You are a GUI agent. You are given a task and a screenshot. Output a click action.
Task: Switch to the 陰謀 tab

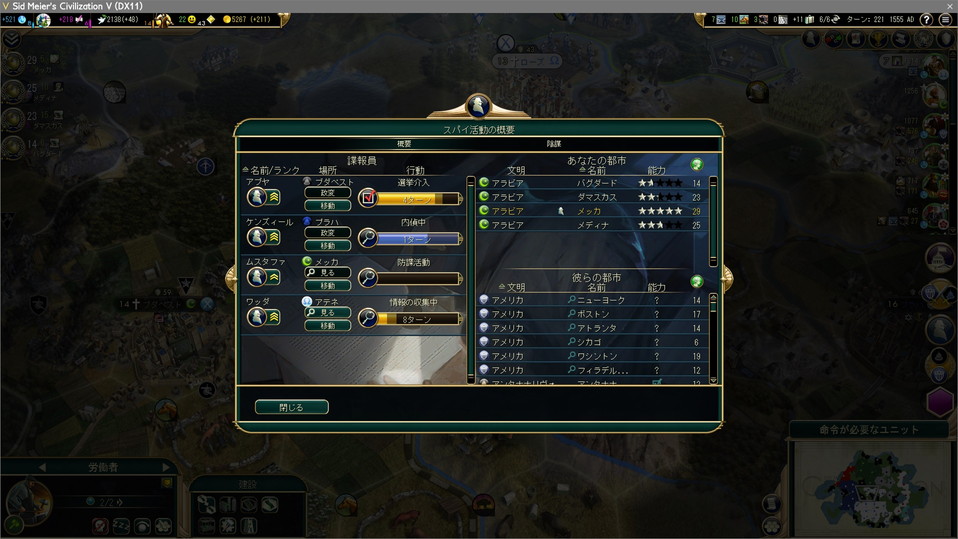(554, 144)
